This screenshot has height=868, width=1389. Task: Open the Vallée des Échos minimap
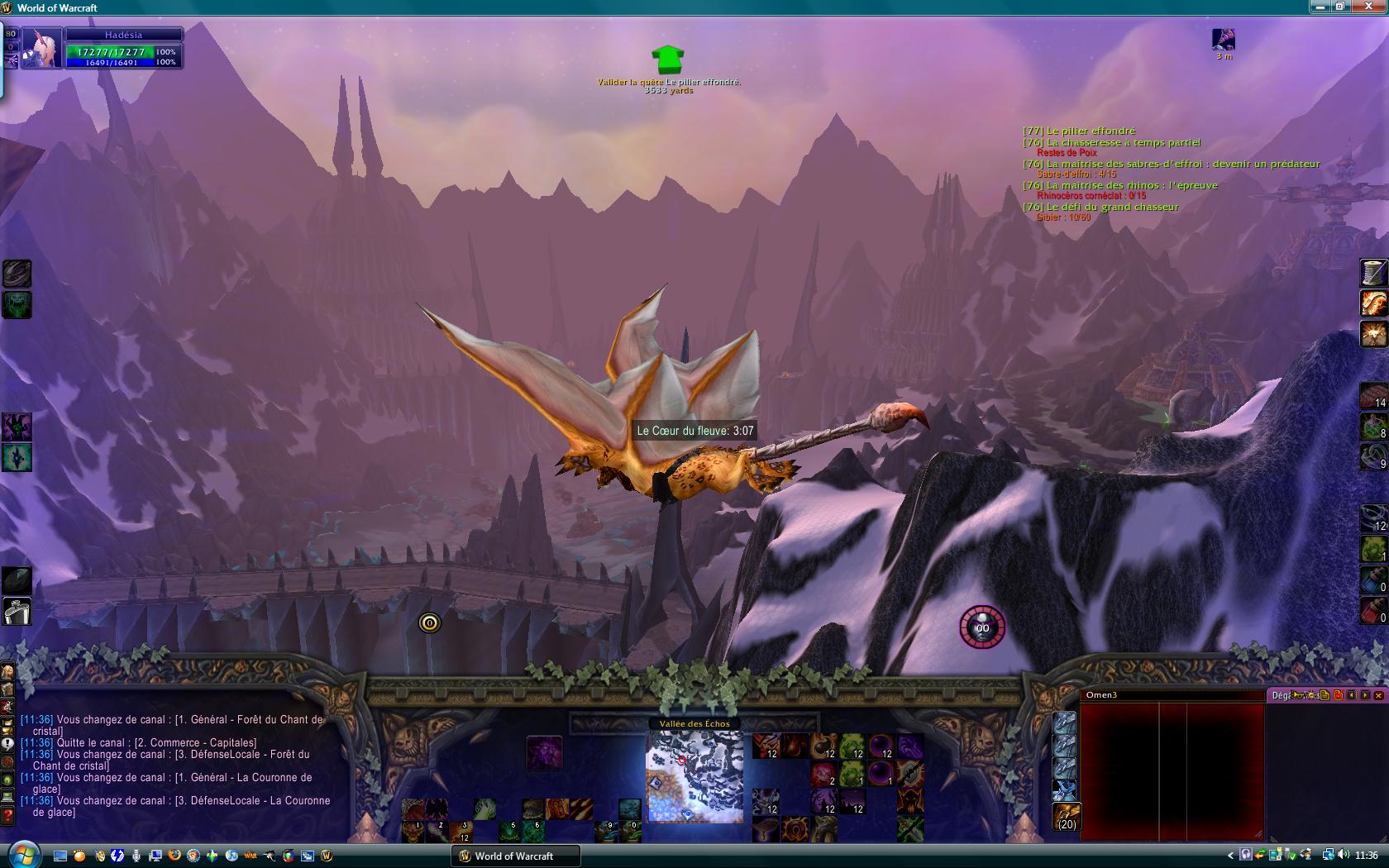click(x=694, y=776)
